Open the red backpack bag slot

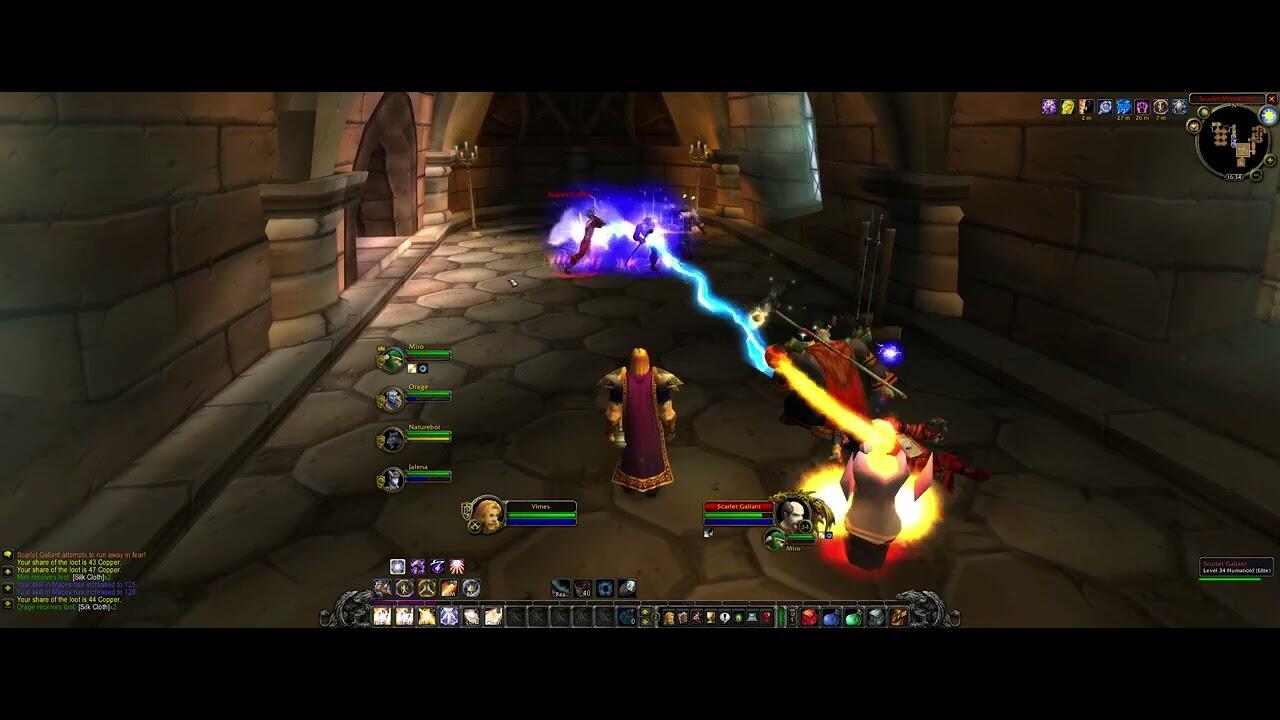(809, 617)
